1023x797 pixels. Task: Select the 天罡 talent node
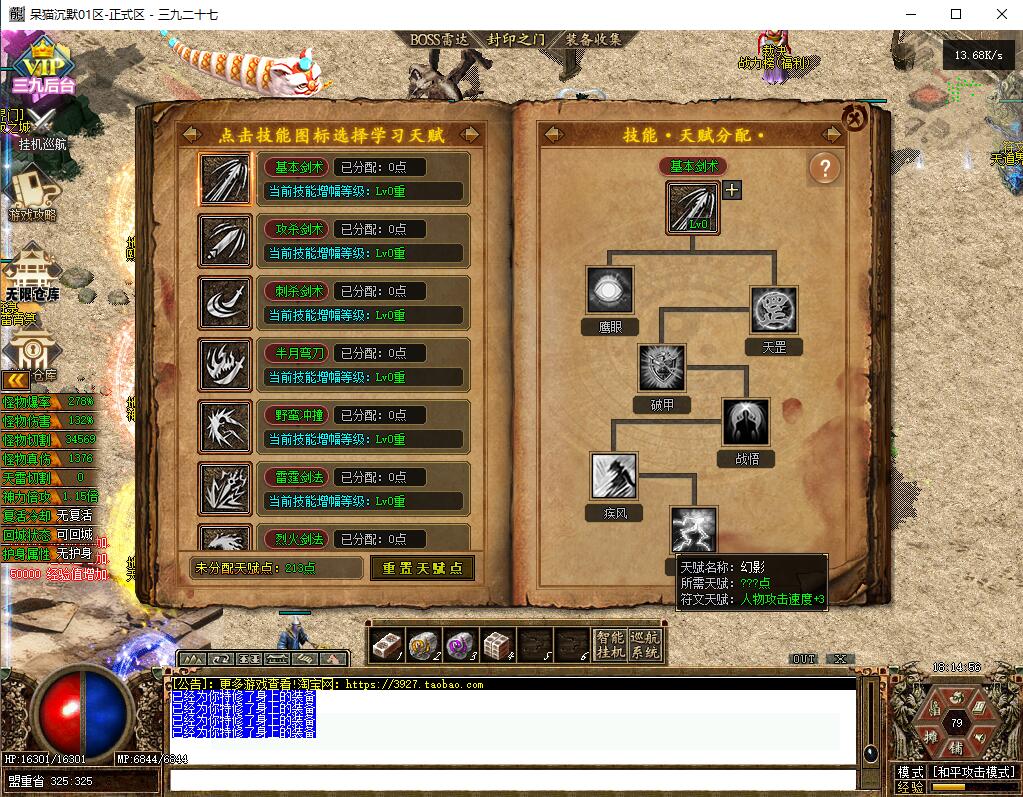point(774,310)
